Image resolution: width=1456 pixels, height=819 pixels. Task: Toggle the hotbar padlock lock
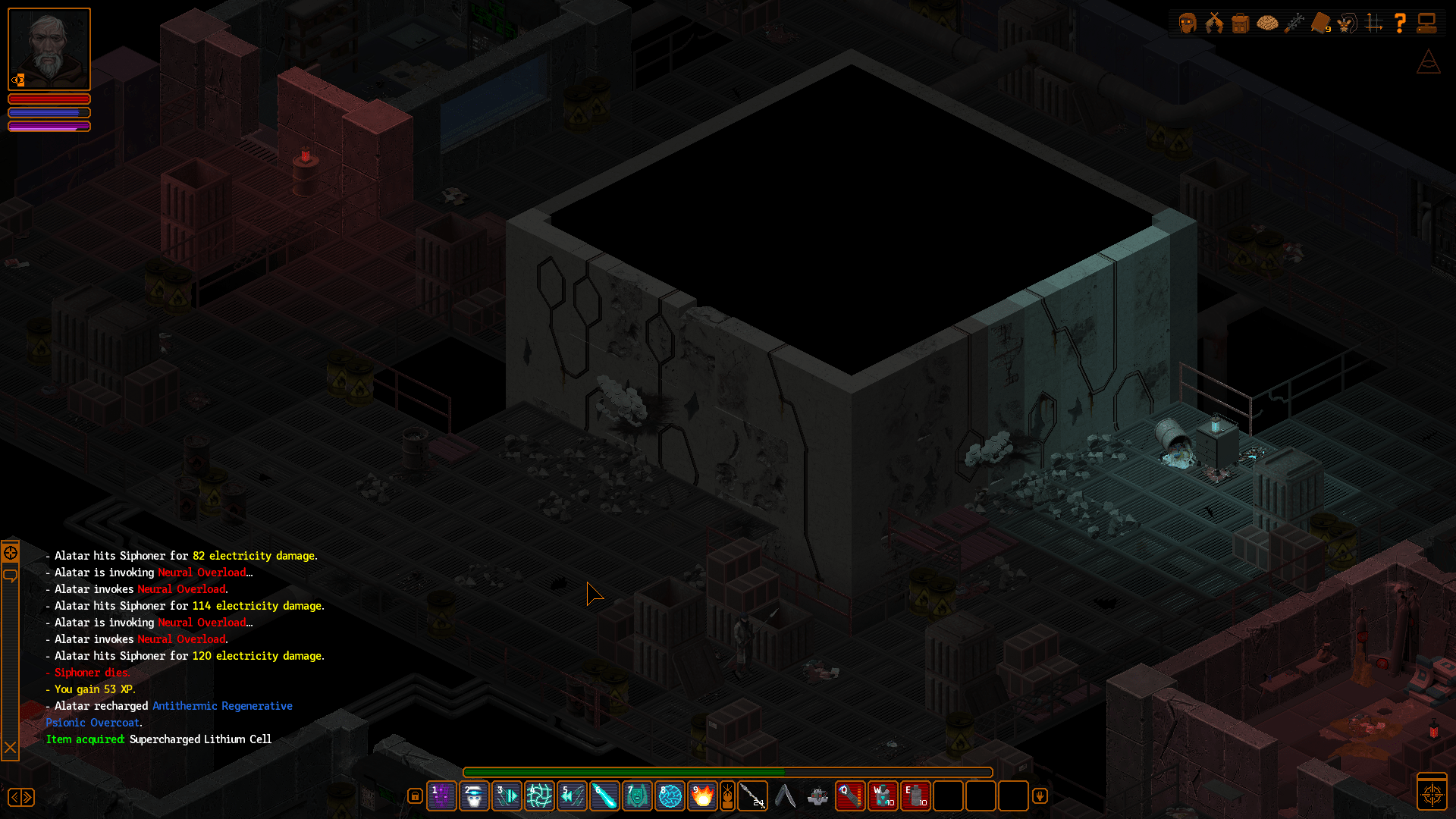(x=415, y=795)
